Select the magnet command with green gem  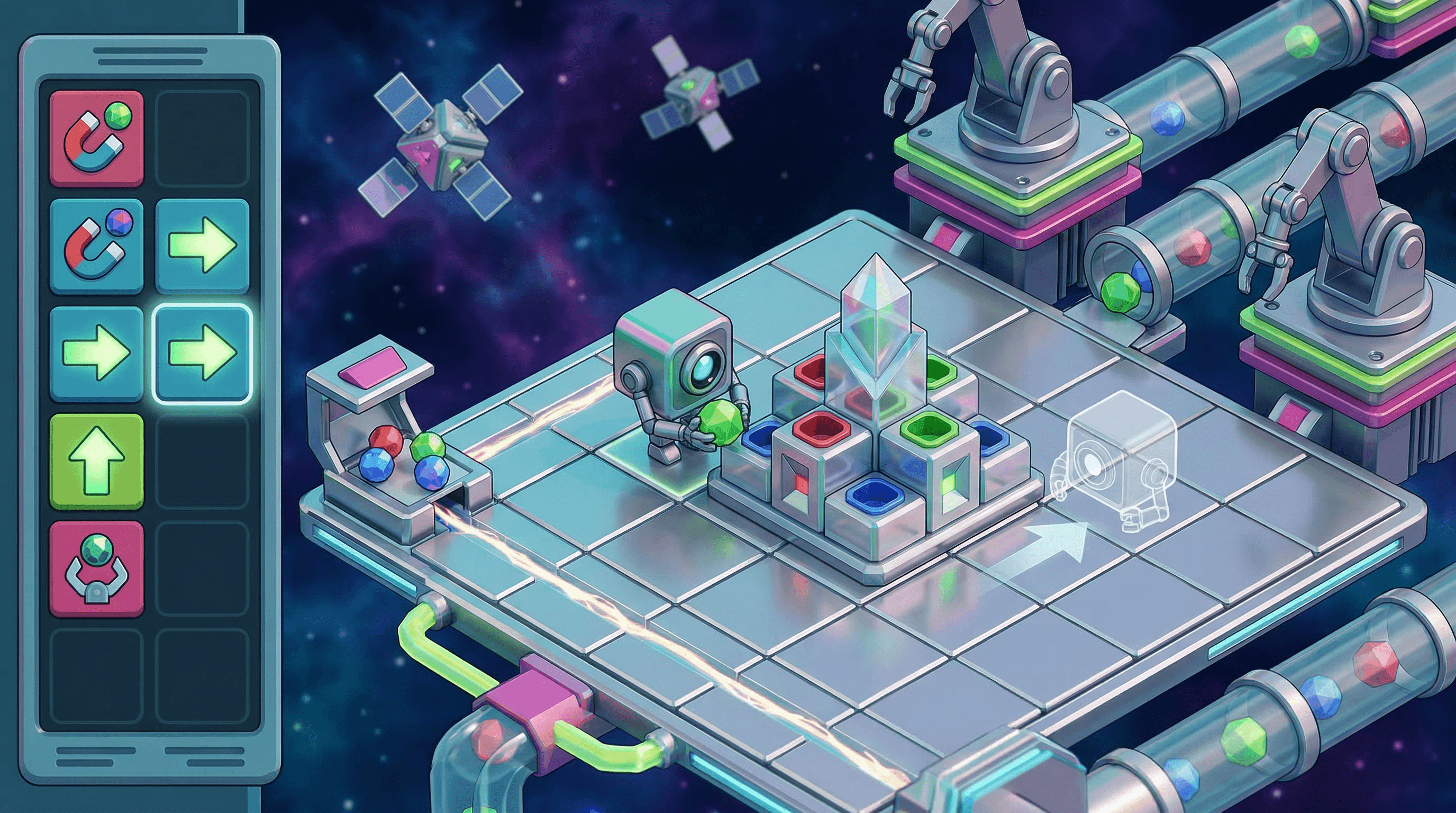(96, 139)
